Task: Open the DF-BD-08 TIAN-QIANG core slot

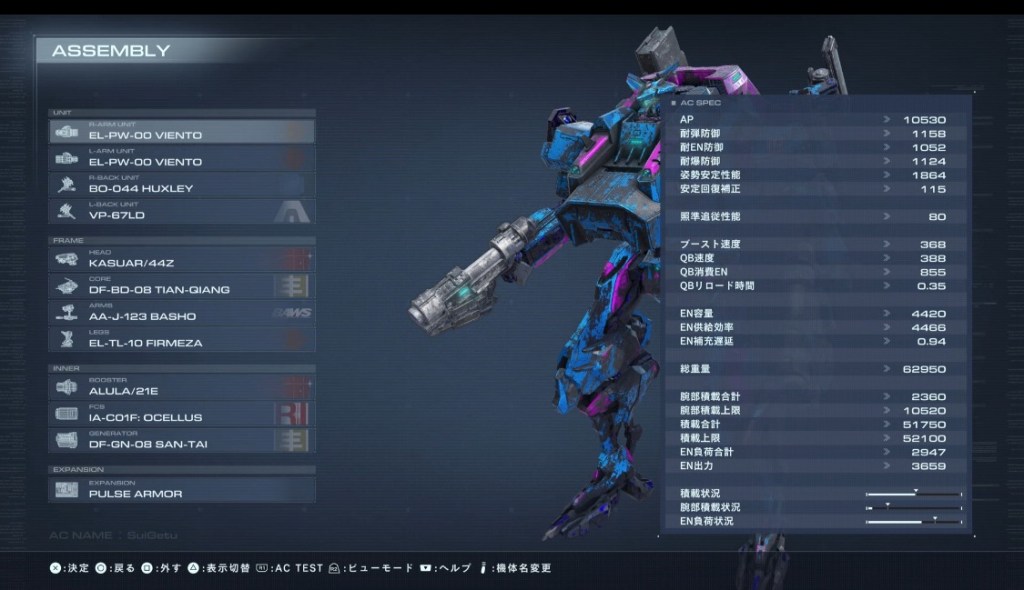Action: coord(181,286)
